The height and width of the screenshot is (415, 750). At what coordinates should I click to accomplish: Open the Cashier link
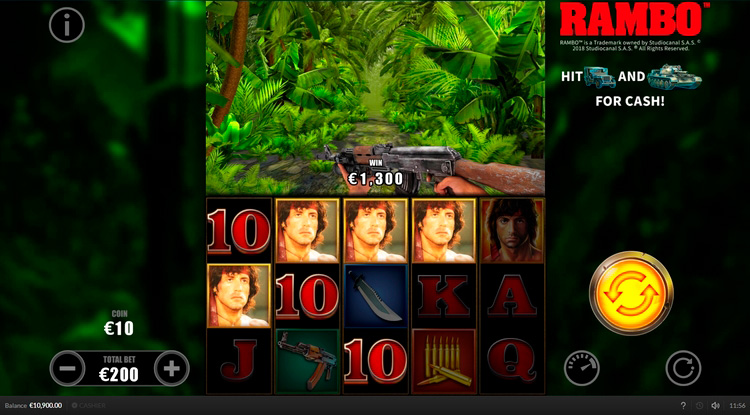point(91,405)
